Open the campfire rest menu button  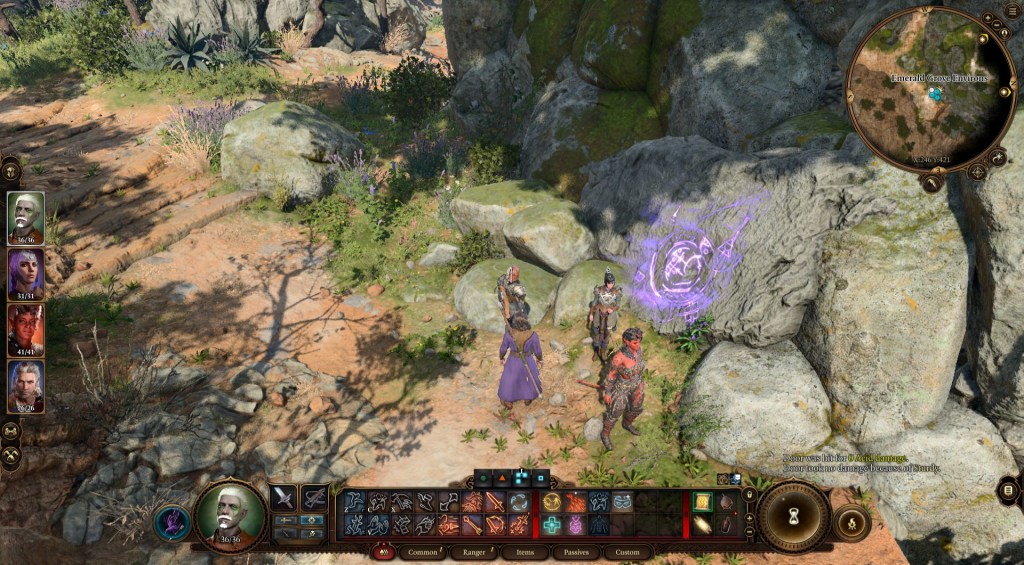(x=851, y=522)
